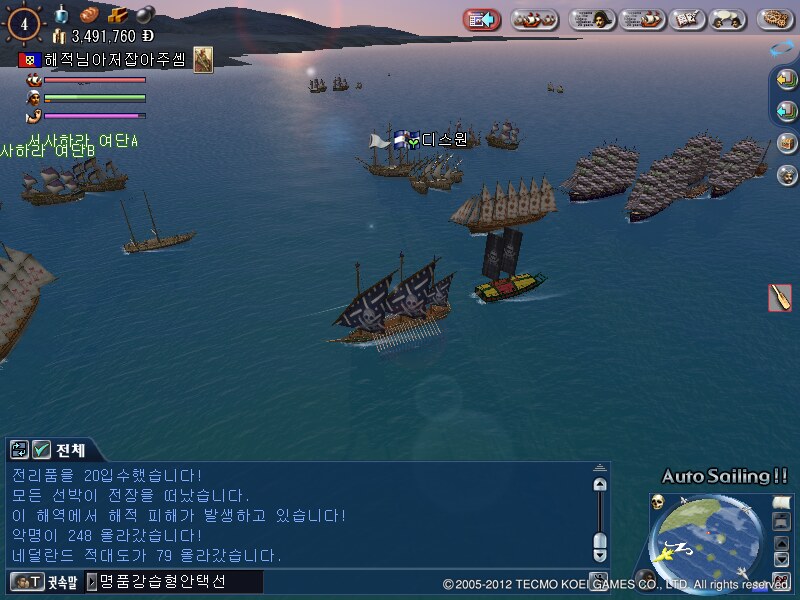Click the red window-arrow toolbar button

point(482,19)
